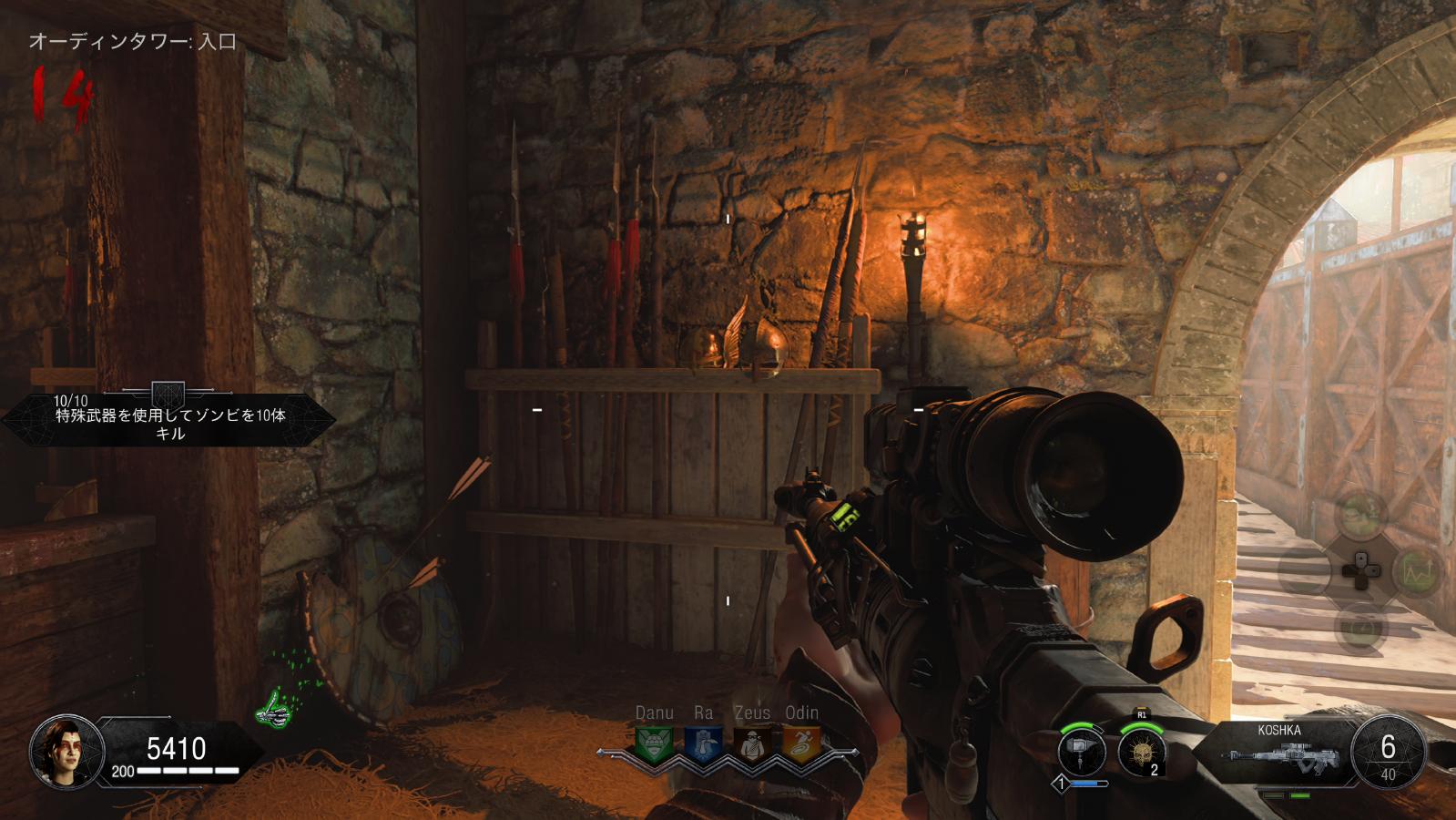Activate the hammer special weapon icon
The image size is (1456, 820).
[1083, 754]
